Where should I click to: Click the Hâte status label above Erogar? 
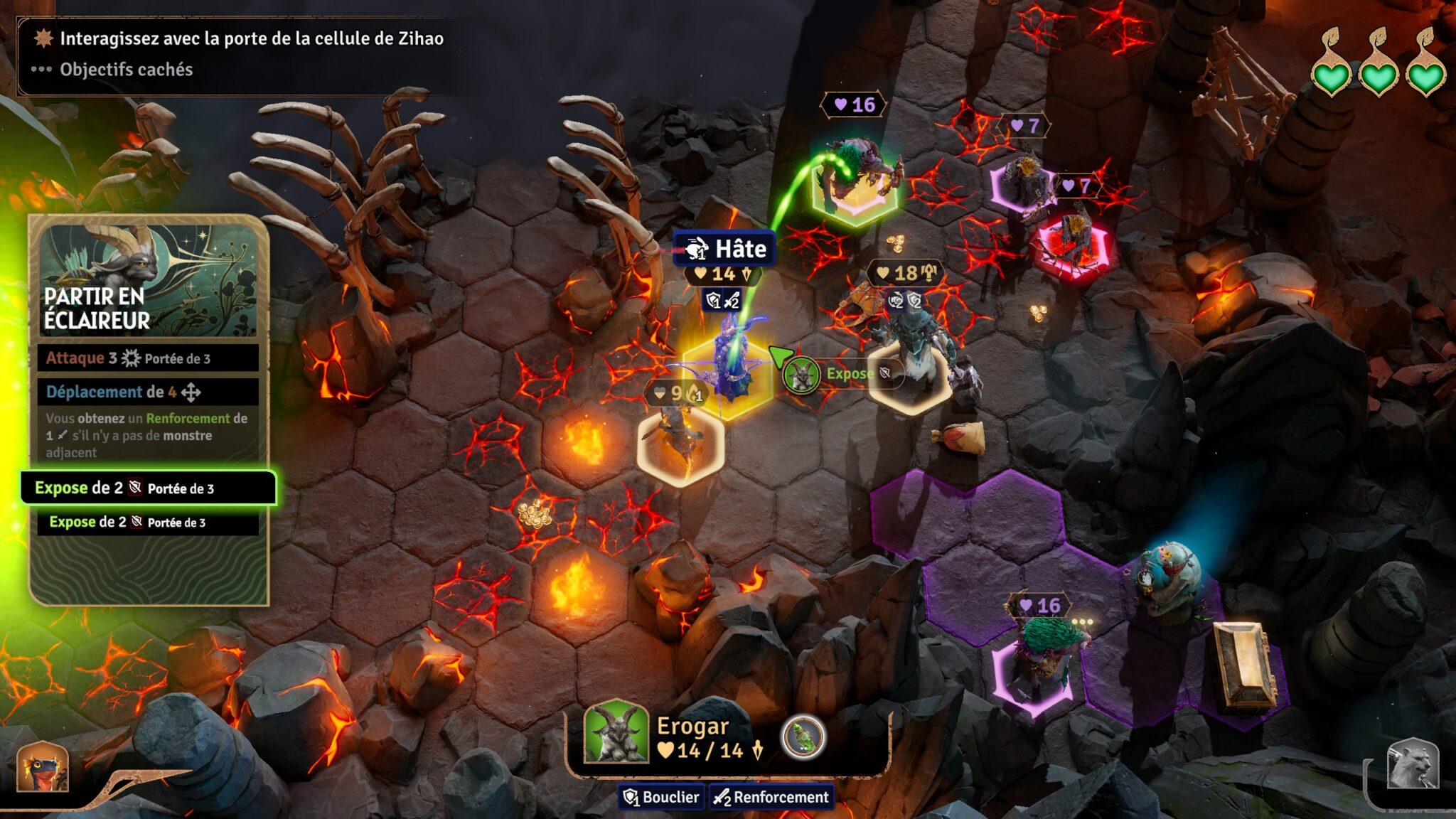click(724, 249)
